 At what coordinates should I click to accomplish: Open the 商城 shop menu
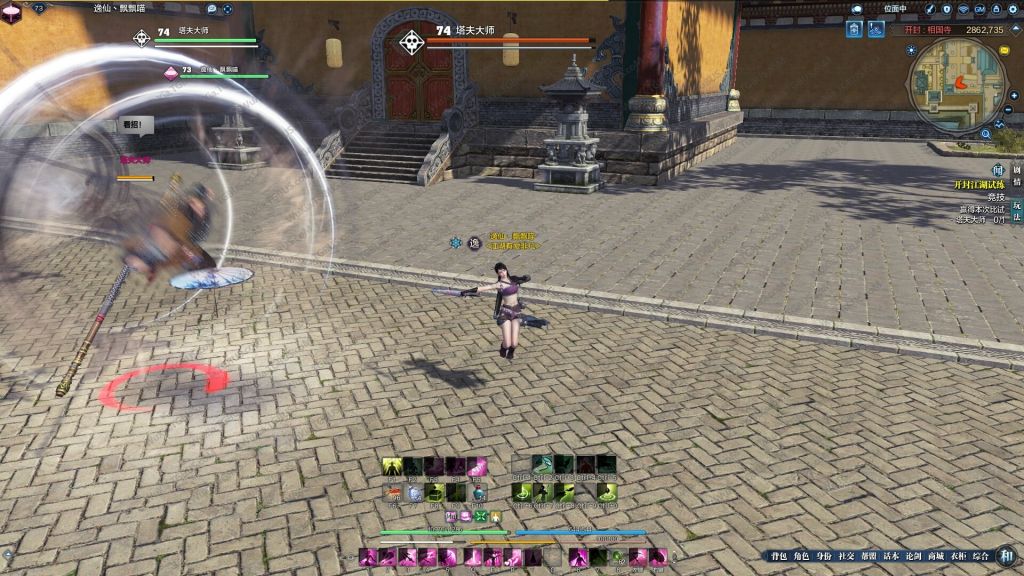click(936, 556)
